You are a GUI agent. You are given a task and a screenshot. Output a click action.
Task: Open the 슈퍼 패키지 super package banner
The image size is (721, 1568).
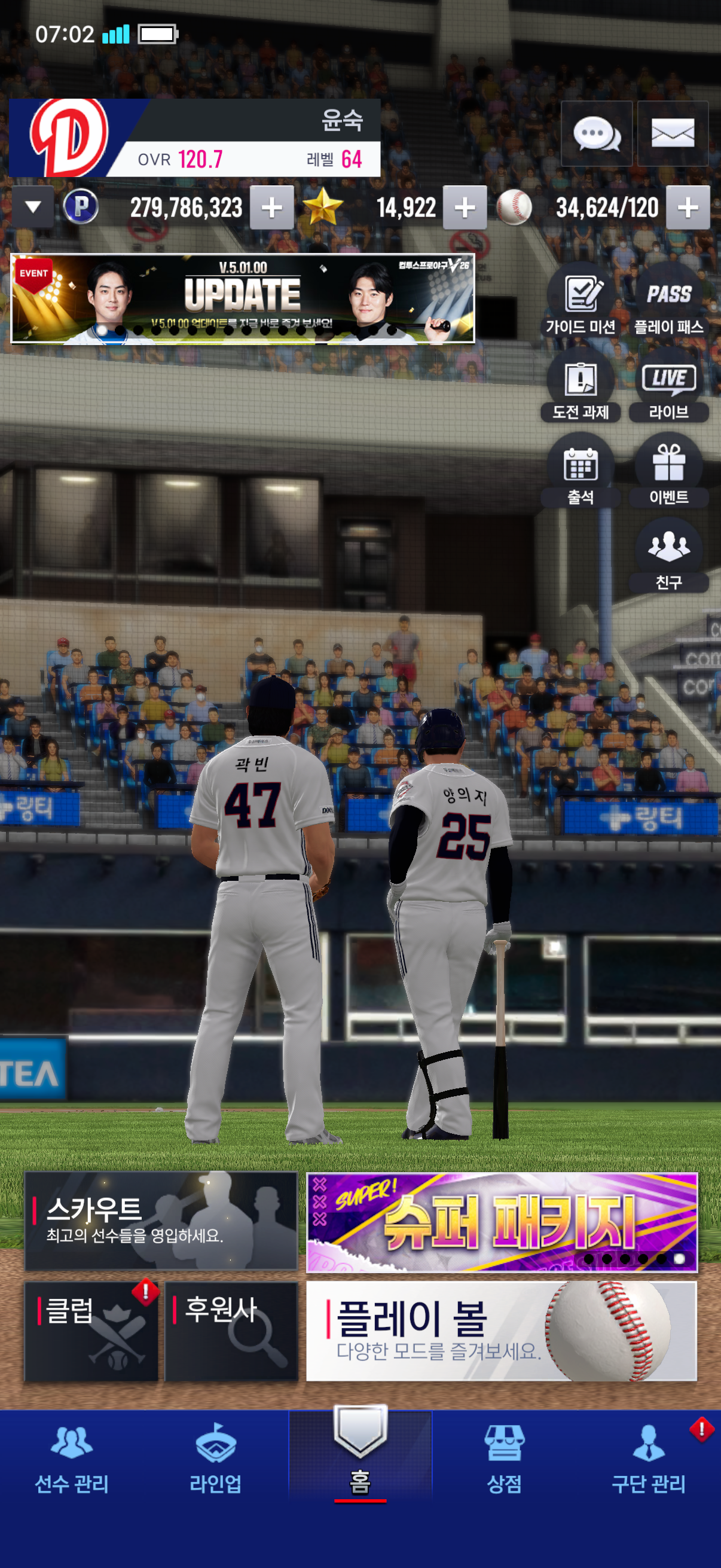click(x=502, y=1222)
